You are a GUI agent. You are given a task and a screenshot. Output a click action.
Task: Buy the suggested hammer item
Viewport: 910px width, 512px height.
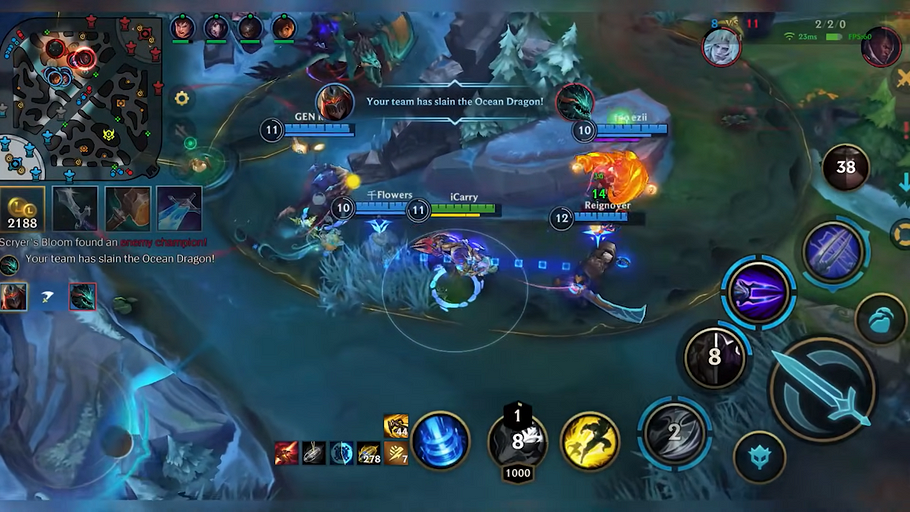point(128,208)
